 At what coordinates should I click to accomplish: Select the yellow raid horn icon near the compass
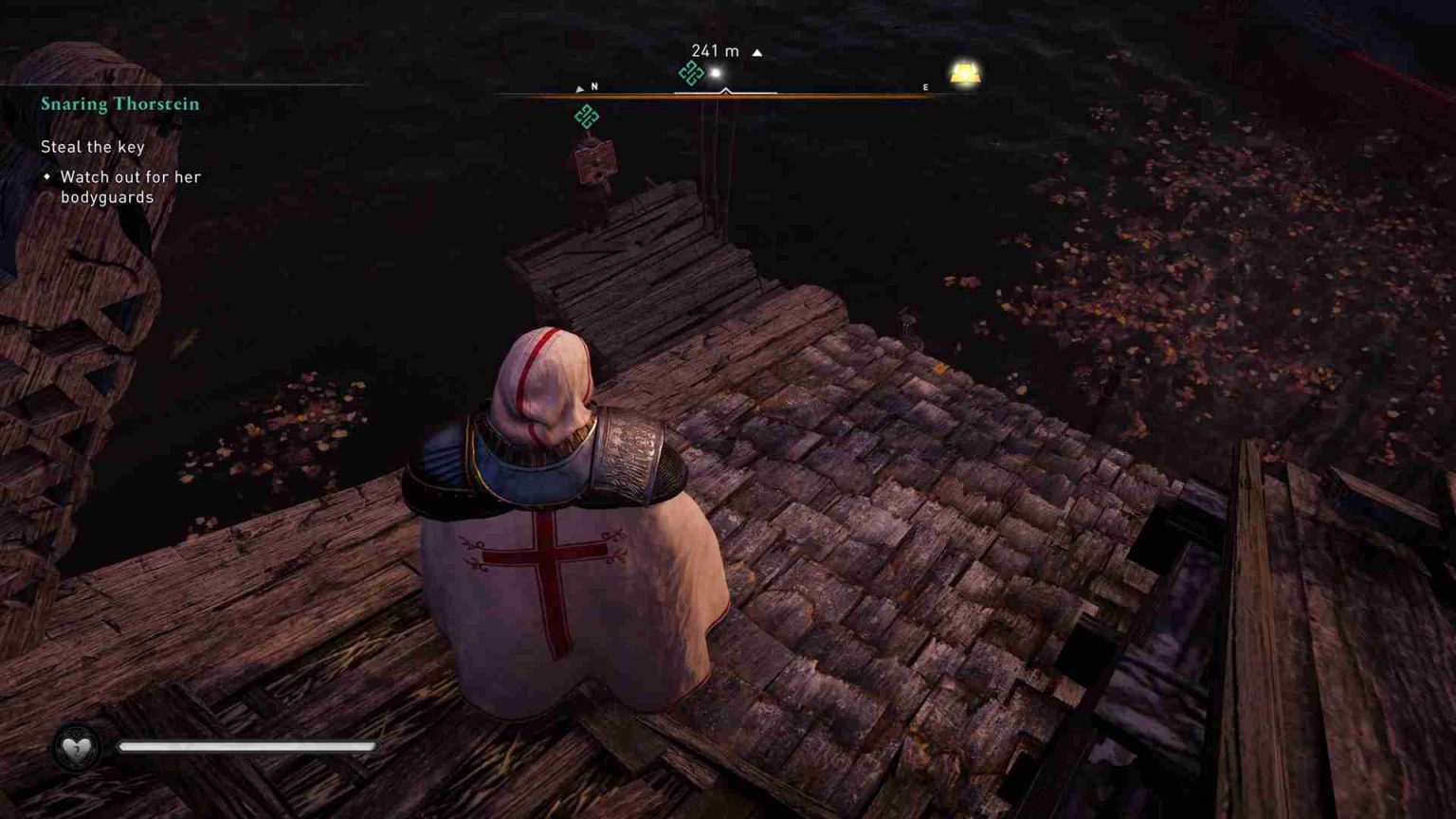(965, 73)
